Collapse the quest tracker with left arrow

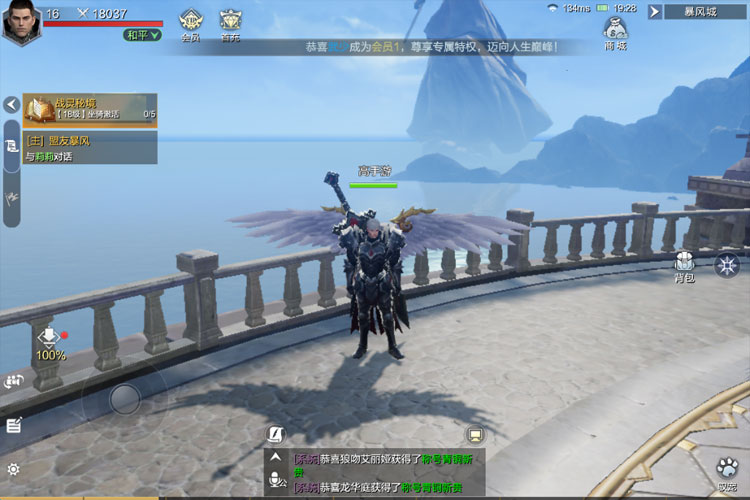tap(11, 104)
